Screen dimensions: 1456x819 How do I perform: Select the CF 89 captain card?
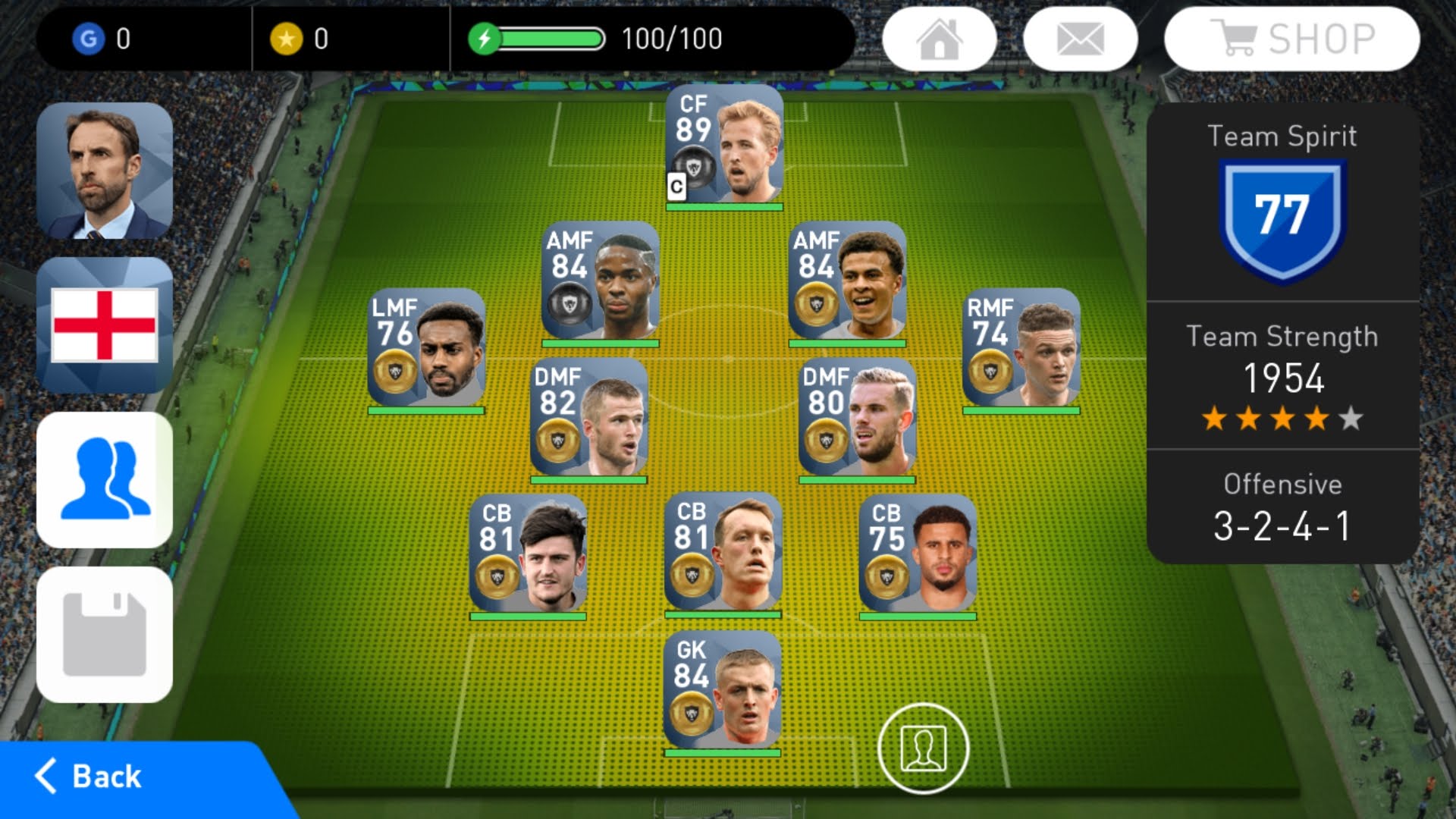[724, 146]
